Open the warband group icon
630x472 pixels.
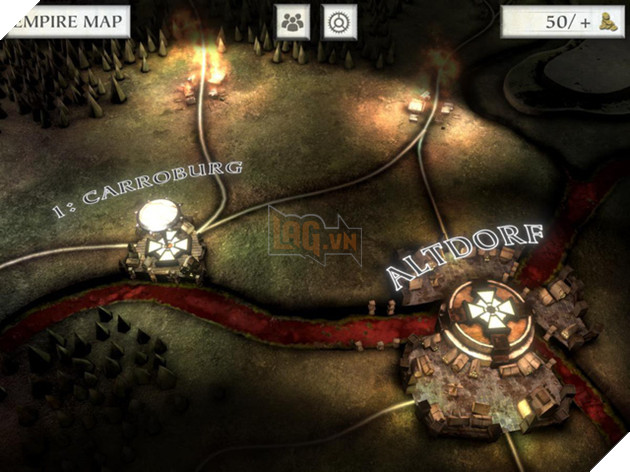tap(292, 22)
